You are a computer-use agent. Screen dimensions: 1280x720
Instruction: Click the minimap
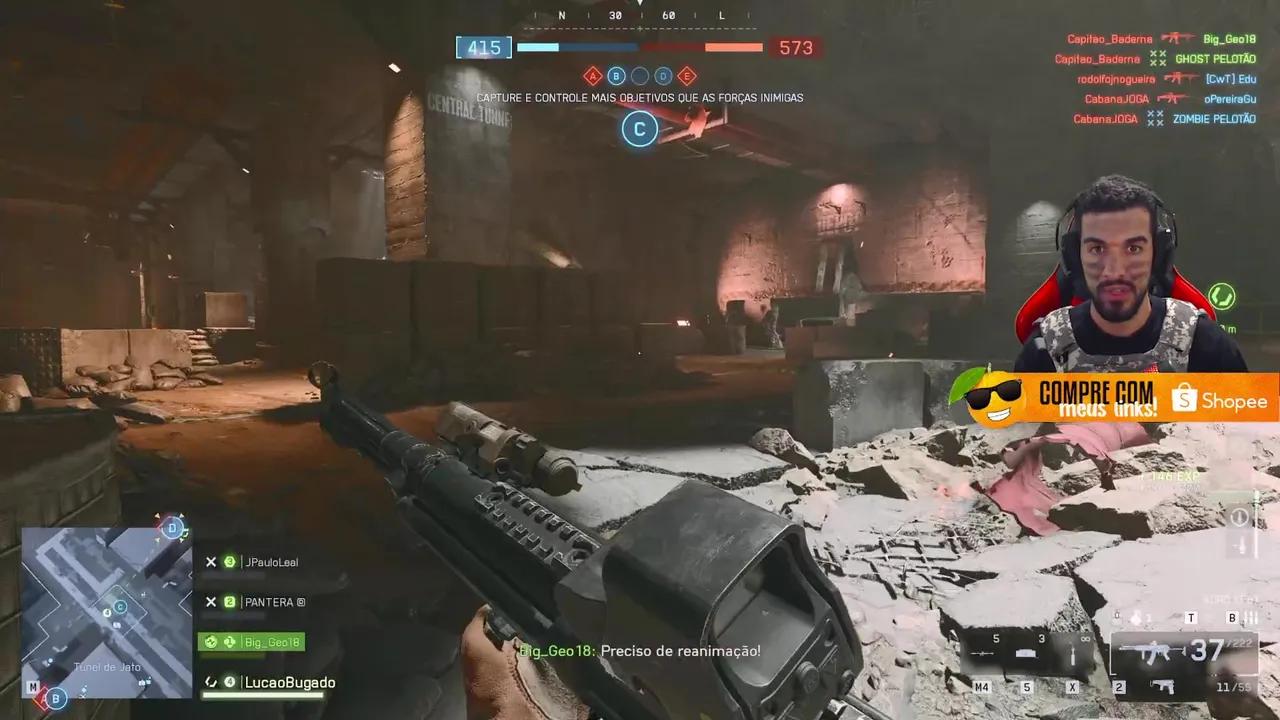(106, 611)
